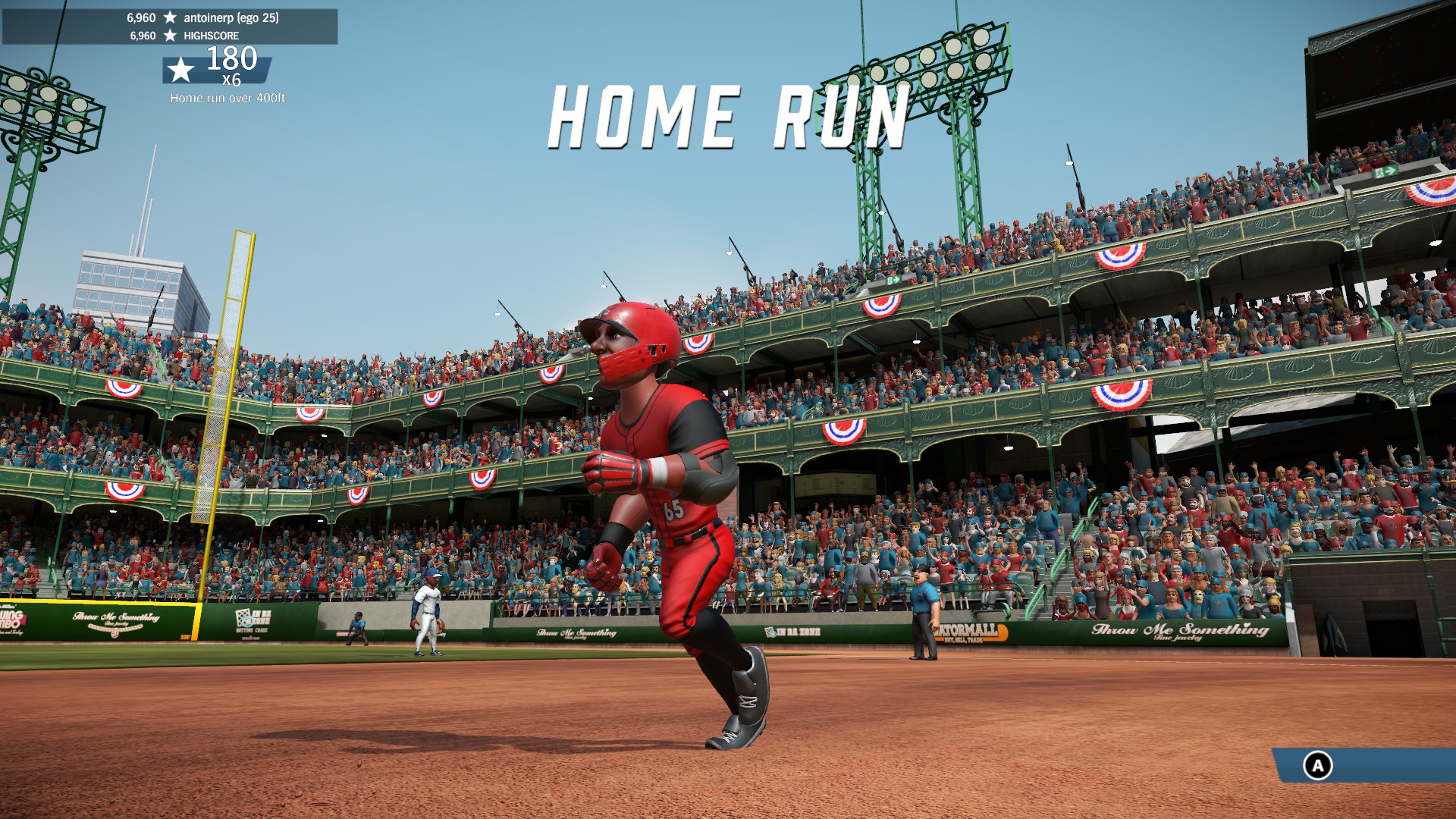Click the star icon on the HIGHSCORE row
Image resolution: width=1456 pixels, height=819 pixels.
click(x=171, y=35)
